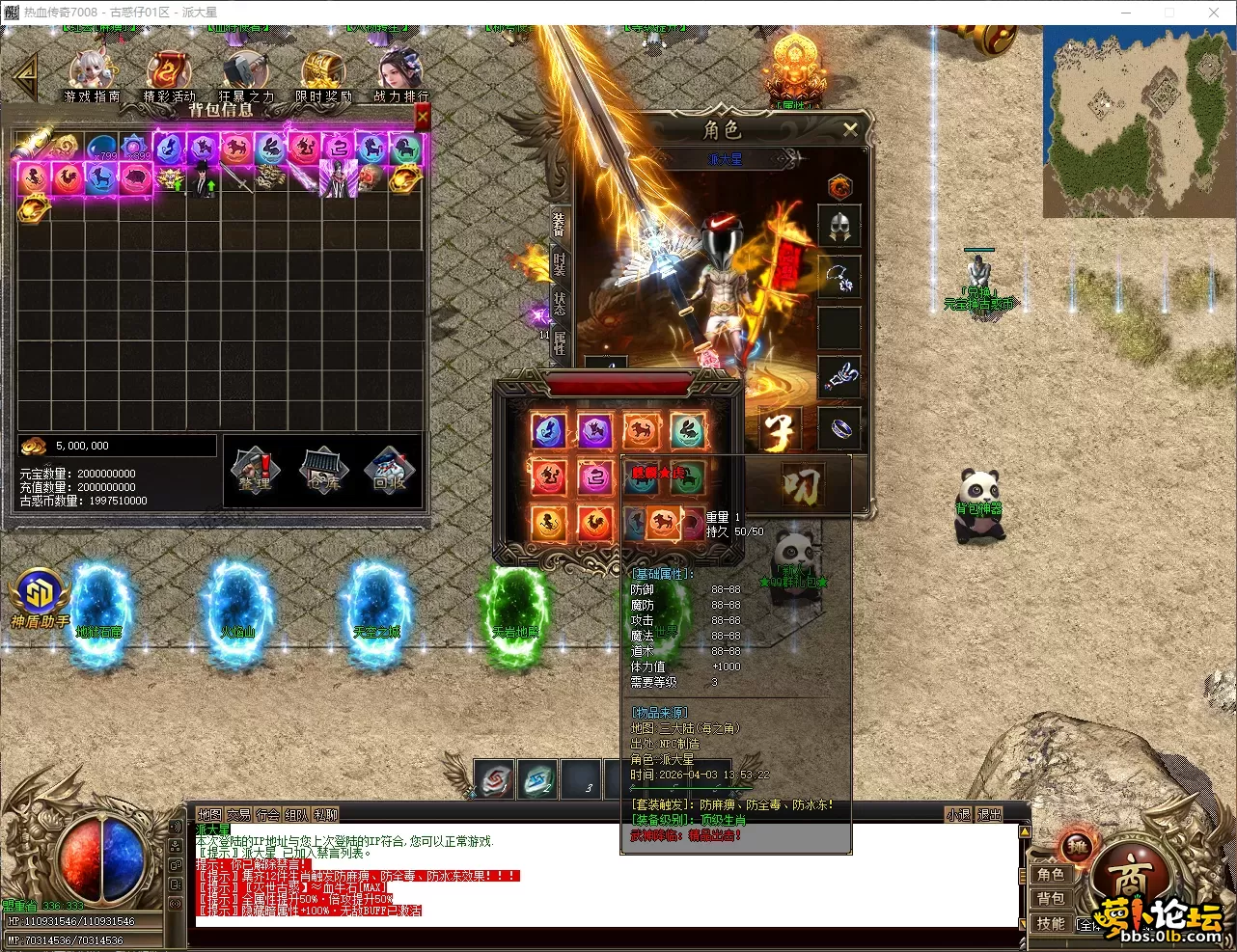Click the 回收 recycle button
Image resolution: width=1237 pixels, height=952 pixels.
390,471
